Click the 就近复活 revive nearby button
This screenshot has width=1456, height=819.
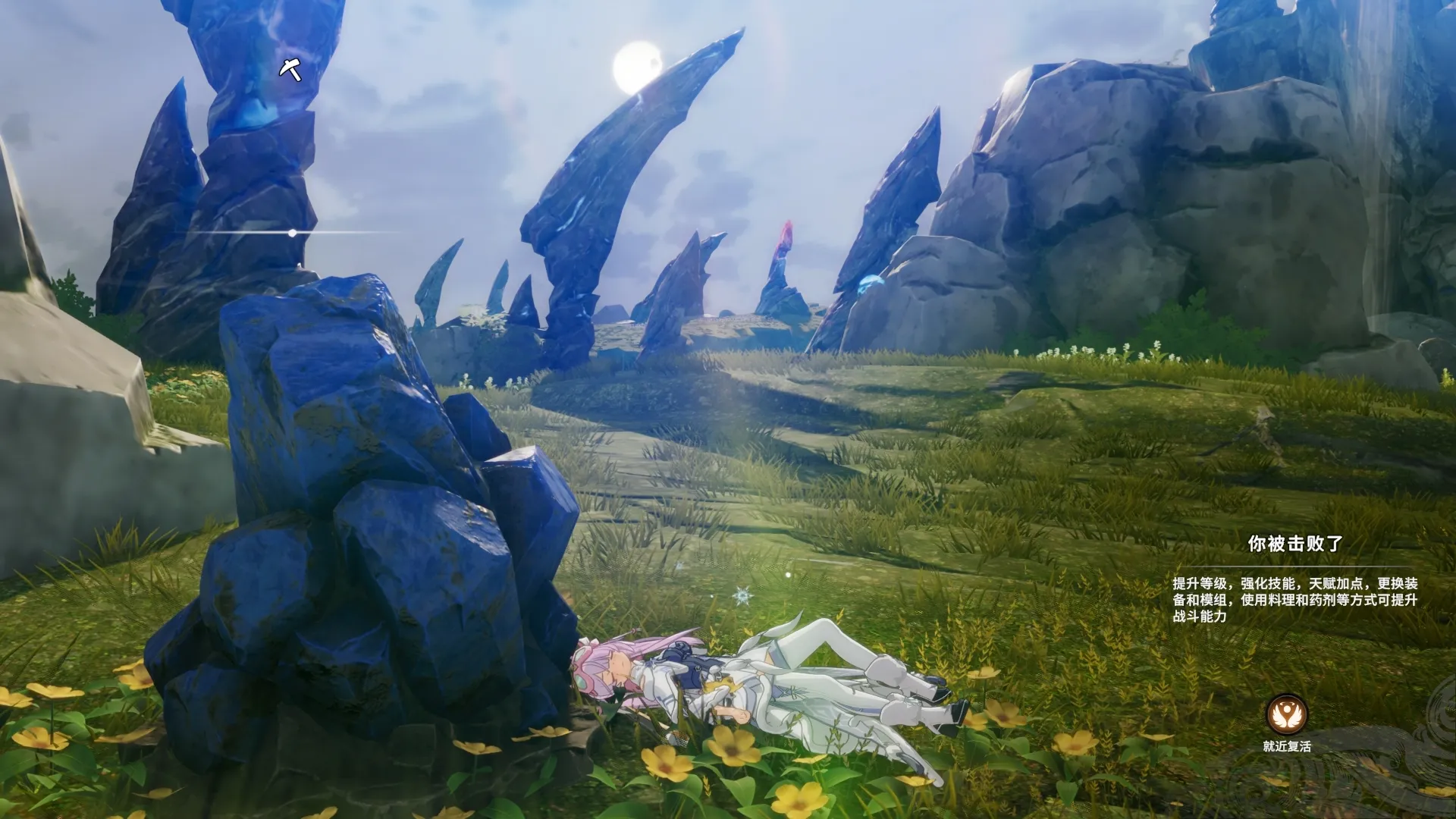[x=1287, y=715]
